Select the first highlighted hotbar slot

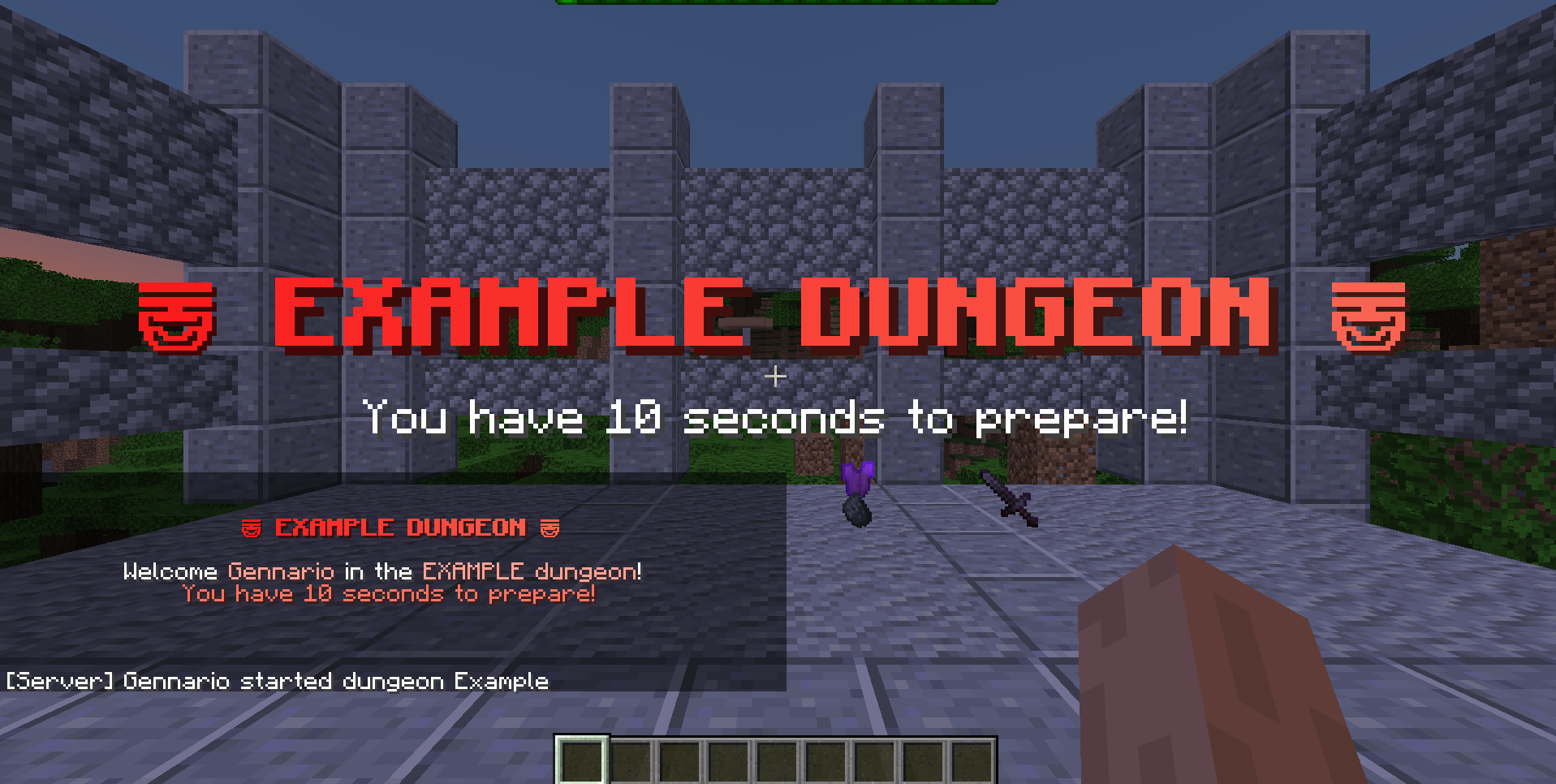pos(581,761)
